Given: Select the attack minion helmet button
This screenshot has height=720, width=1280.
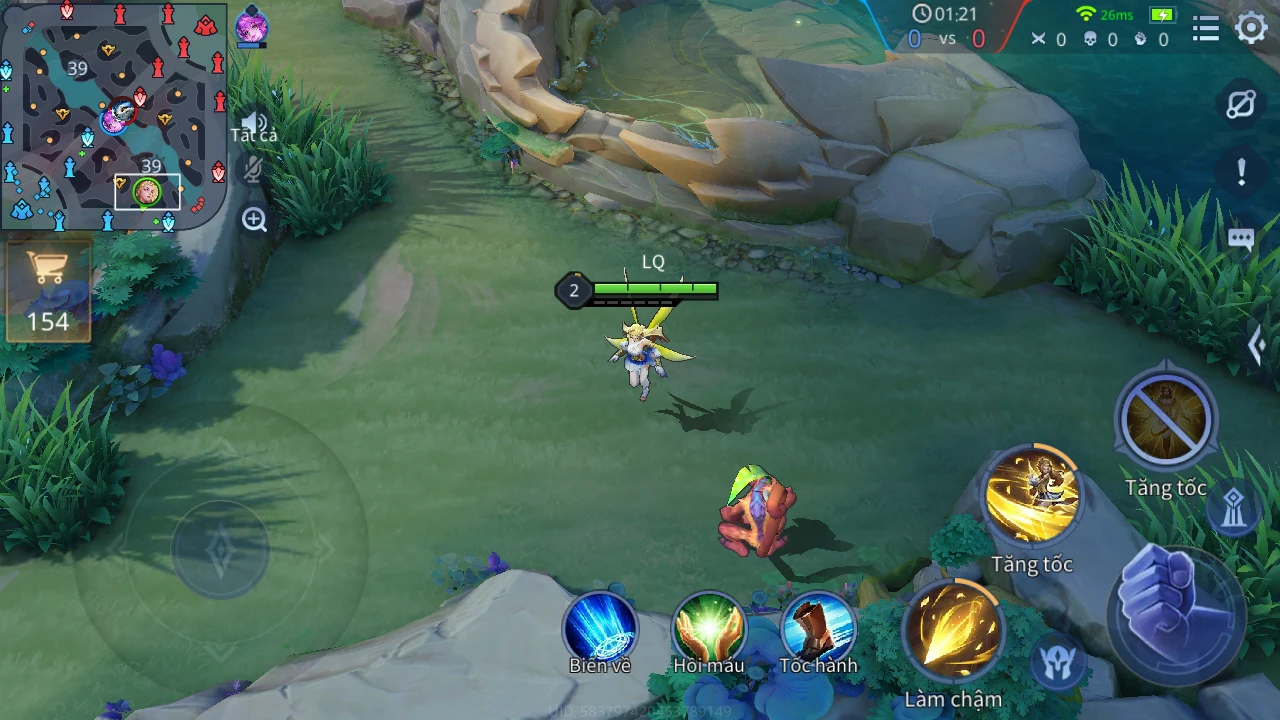Looking at the screenshot, I should (1058, 661).
